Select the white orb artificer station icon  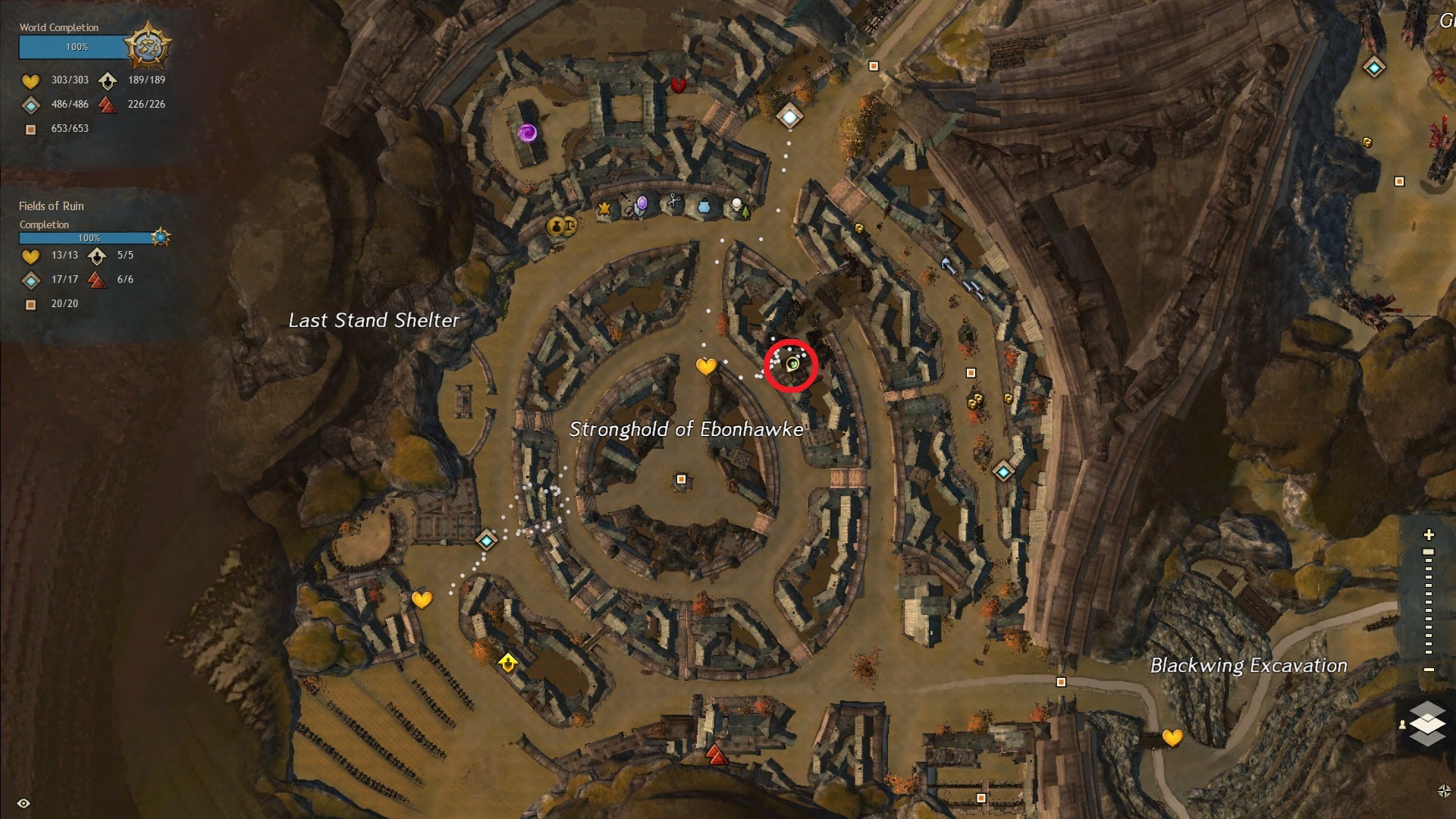tap(736, 204)
